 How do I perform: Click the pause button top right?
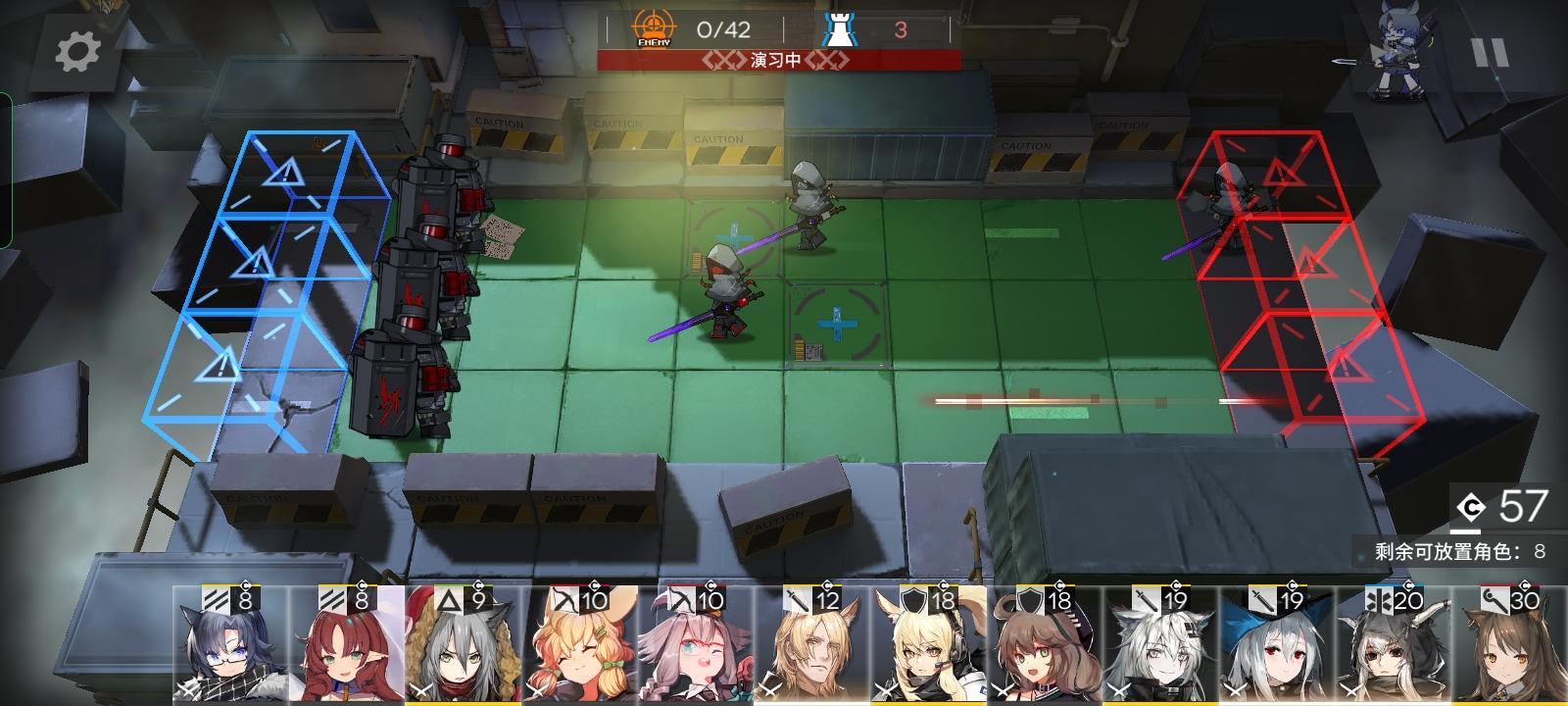(1491, 52)
